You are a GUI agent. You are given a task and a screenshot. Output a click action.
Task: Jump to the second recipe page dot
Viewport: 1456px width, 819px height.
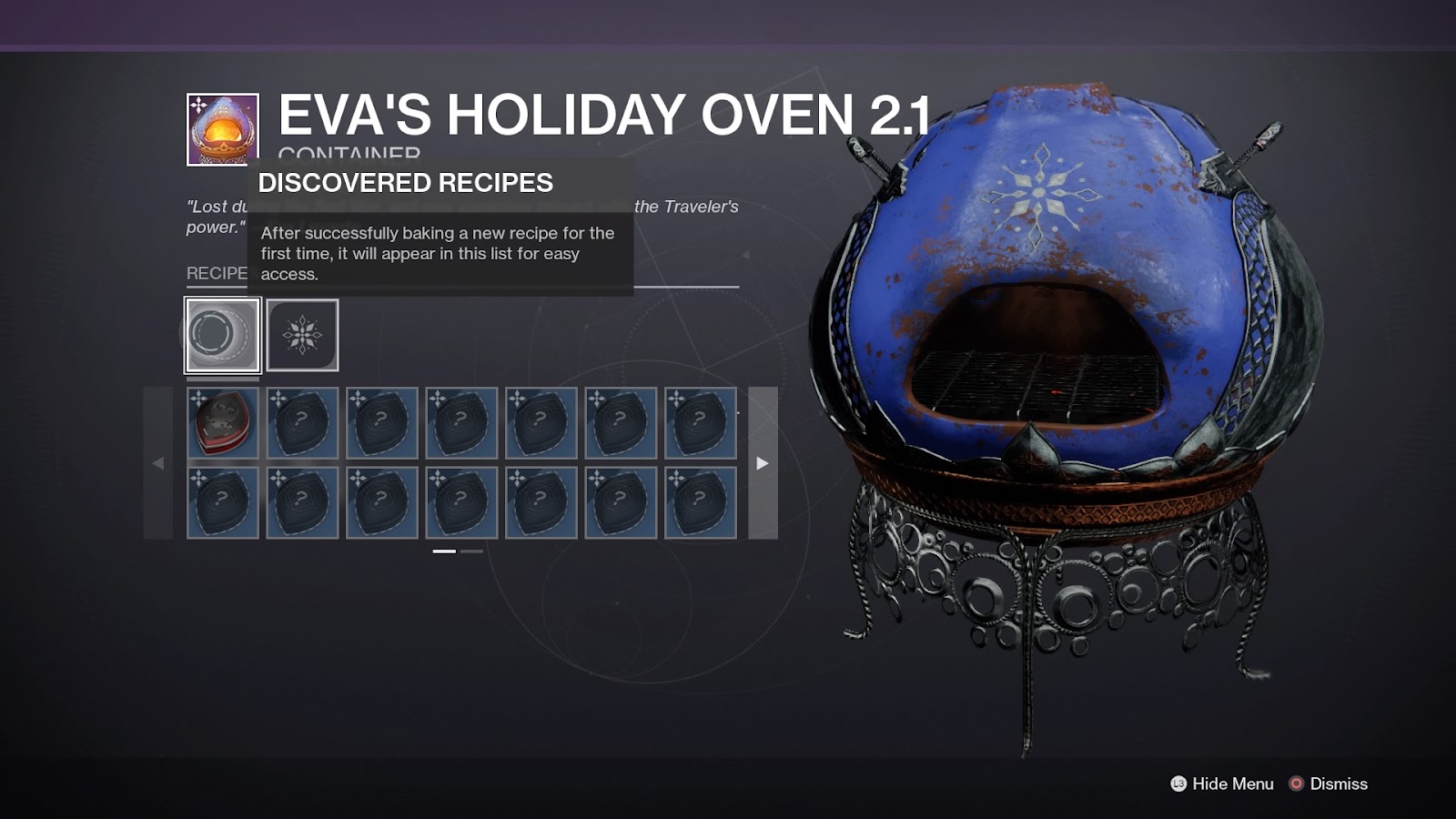click(x=471, y=551)
